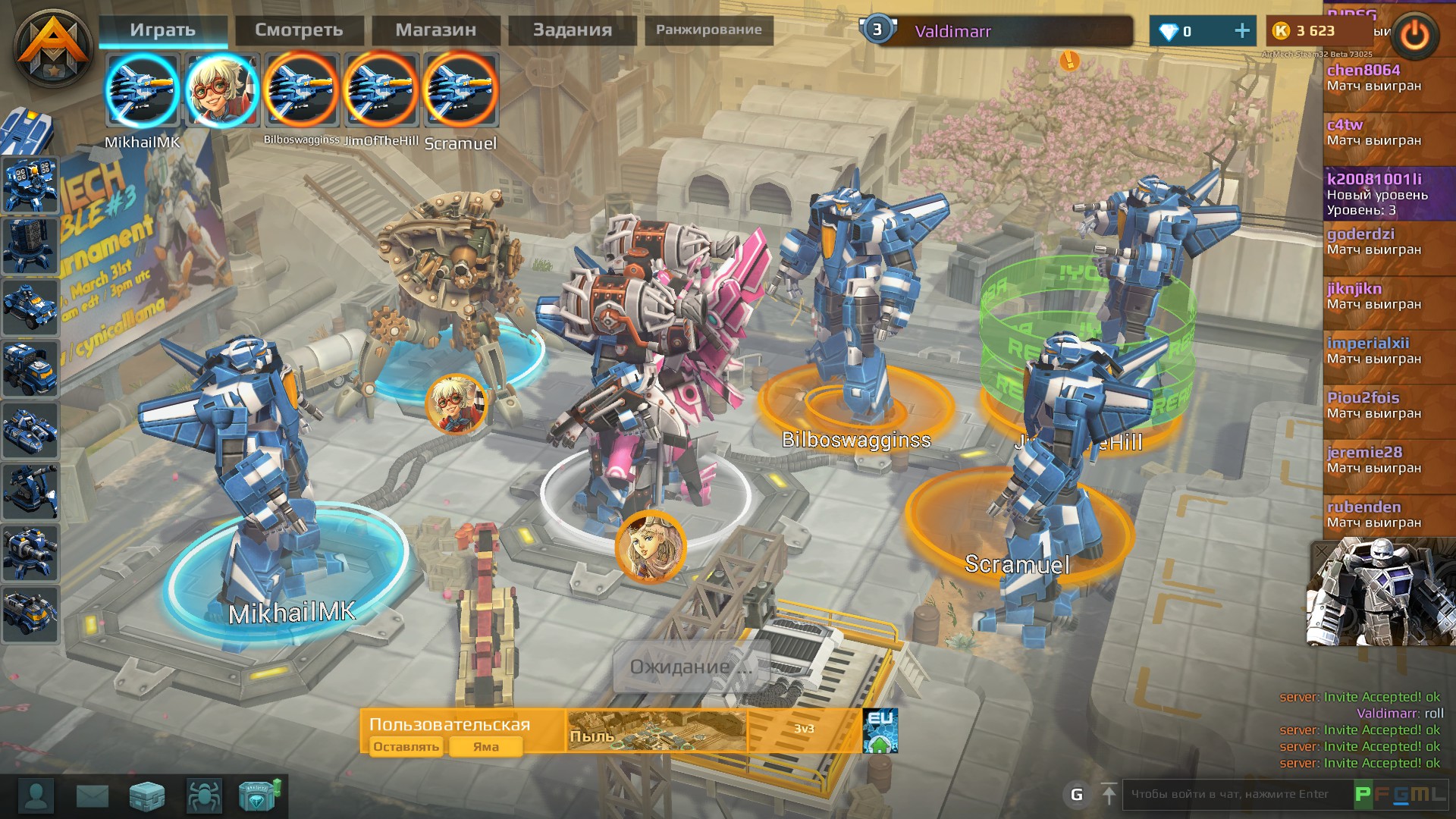
Task: Open the mail envelope icon
Action: (92, 796)
